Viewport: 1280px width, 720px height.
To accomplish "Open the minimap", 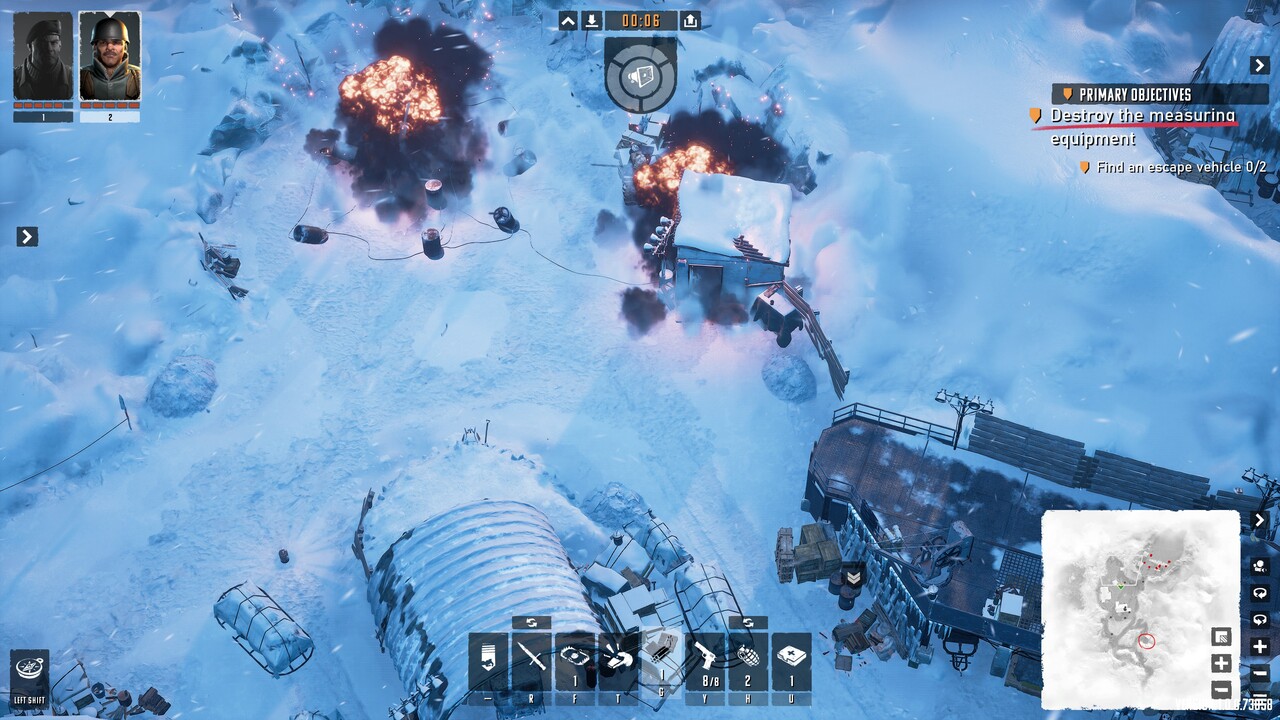I will tap(1140, 608).
